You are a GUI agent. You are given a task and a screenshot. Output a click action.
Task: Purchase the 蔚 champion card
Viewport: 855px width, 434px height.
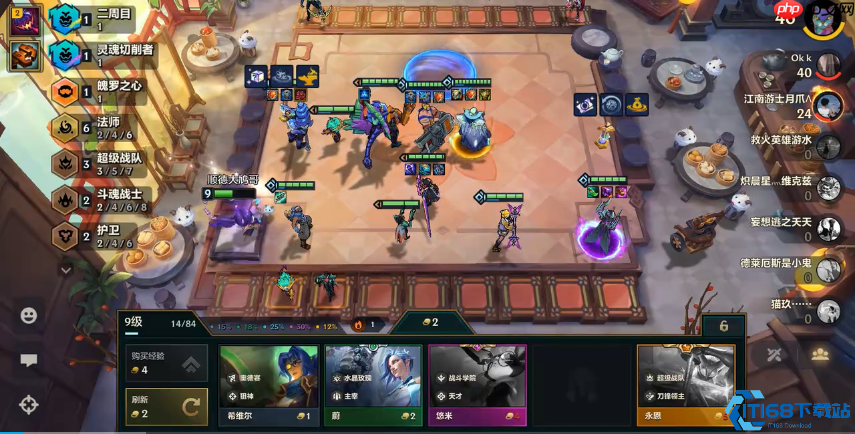pos(372,384)
